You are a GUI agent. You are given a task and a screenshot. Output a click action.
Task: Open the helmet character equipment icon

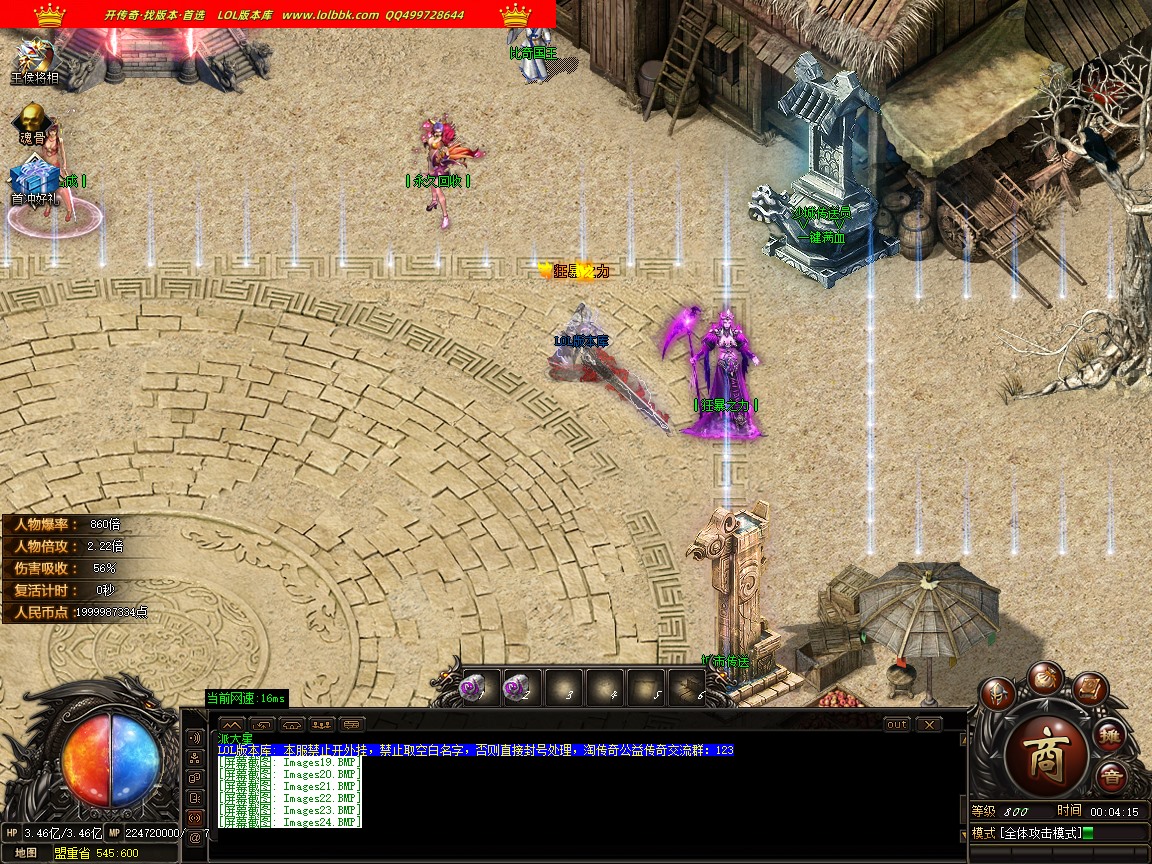997,693
